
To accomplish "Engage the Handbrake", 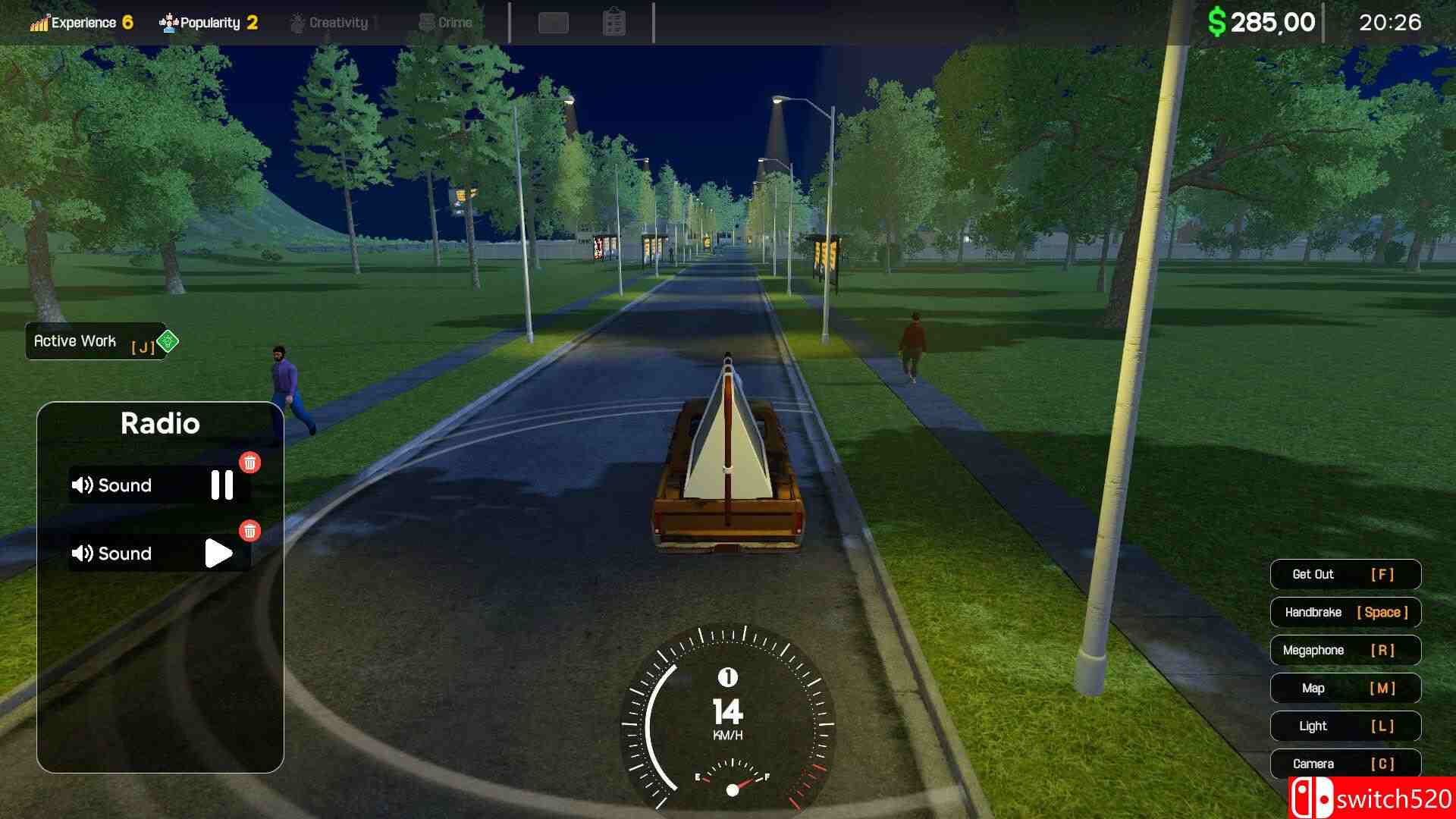I will (x=1345, y=612).
